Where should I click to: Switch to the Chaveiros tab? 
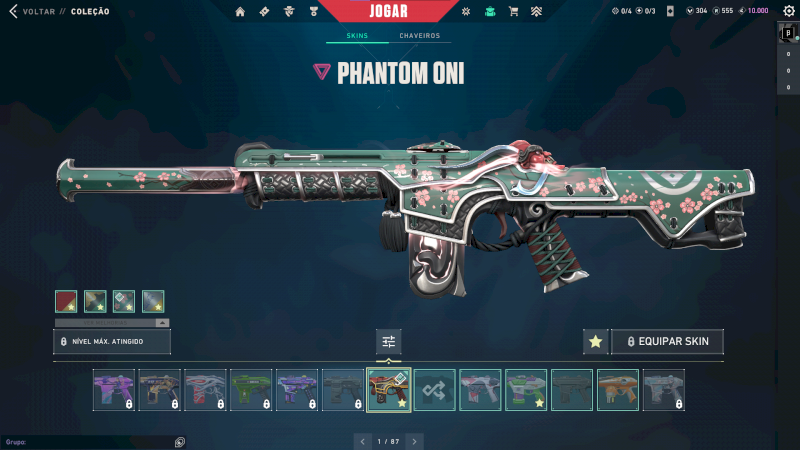point(419,36)
